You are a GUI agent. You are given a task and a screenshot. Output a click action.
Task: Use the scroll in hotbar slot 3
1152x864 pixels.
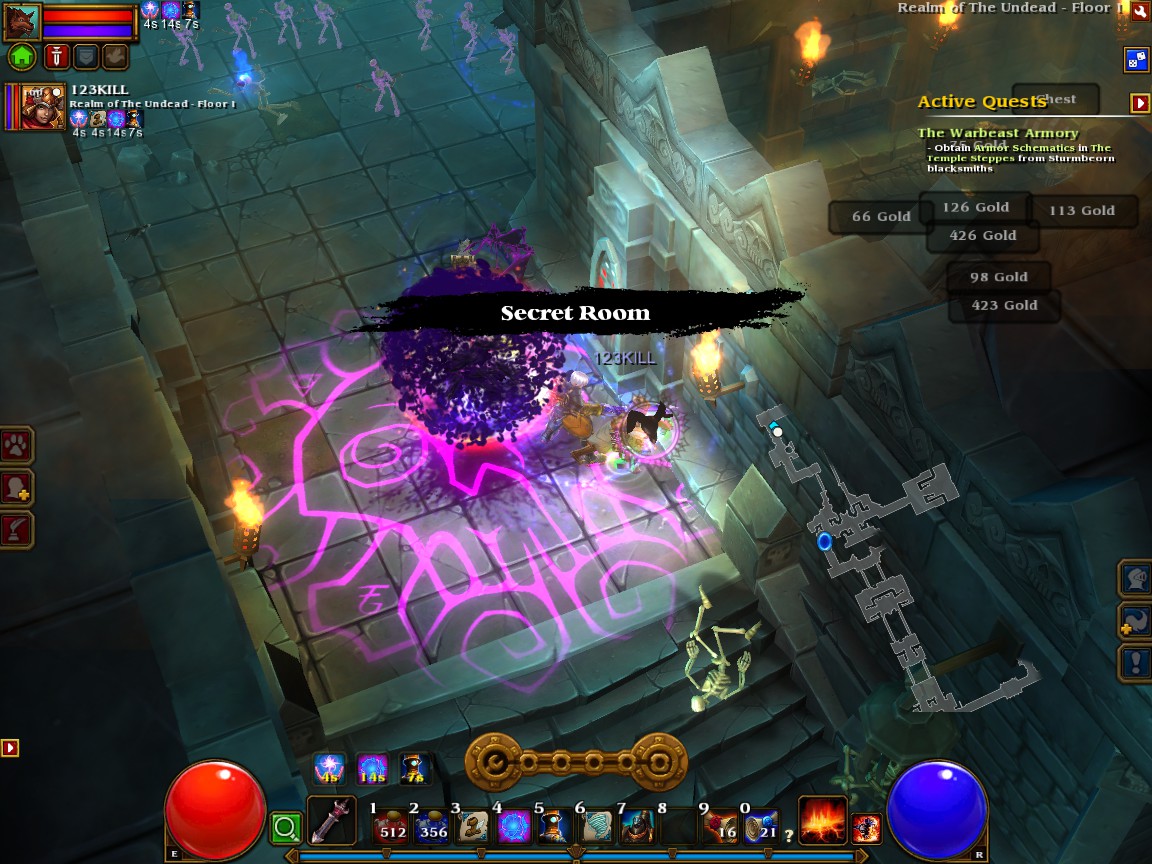473,827
